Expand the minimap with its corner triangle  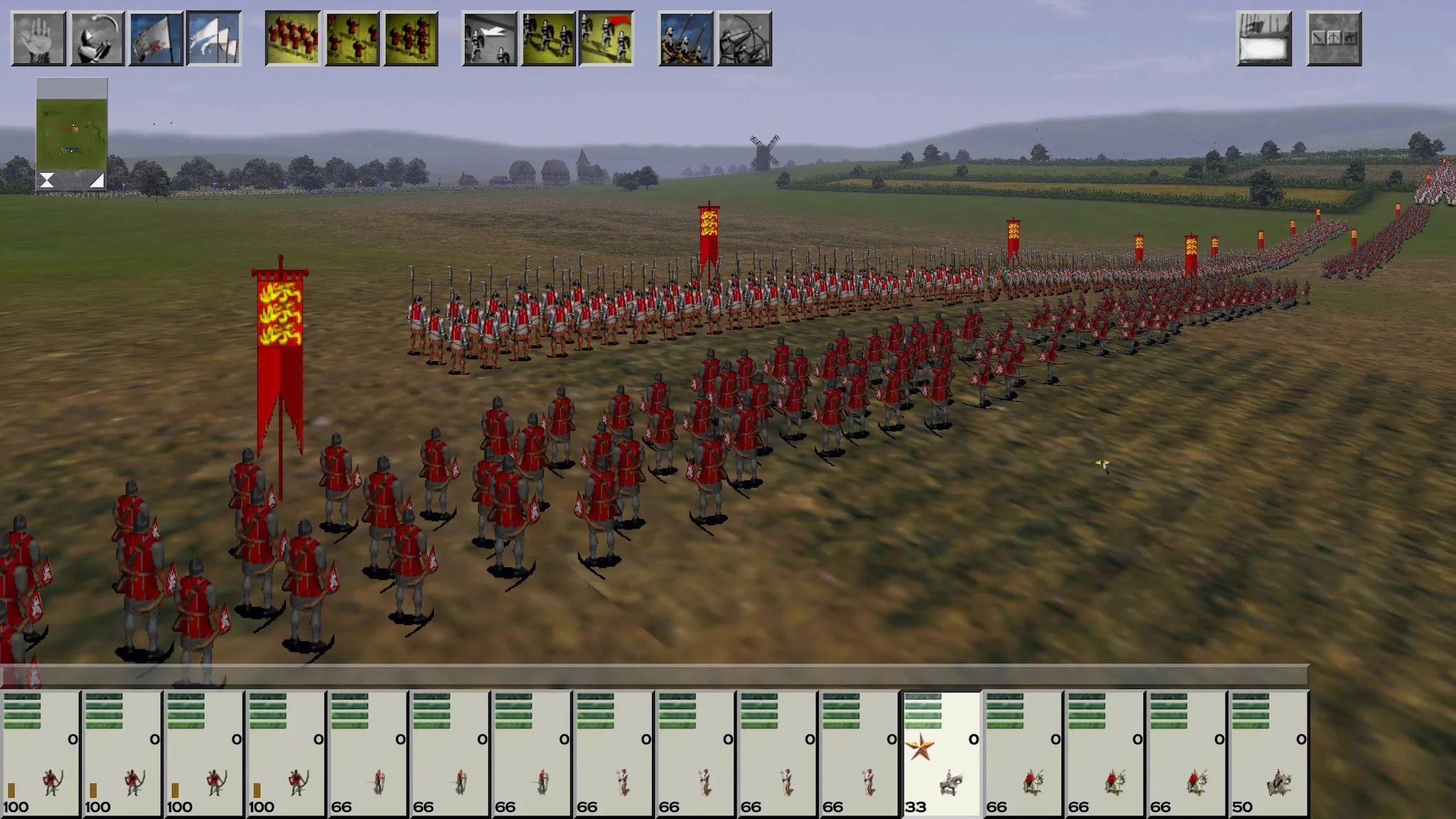[97, 180]
